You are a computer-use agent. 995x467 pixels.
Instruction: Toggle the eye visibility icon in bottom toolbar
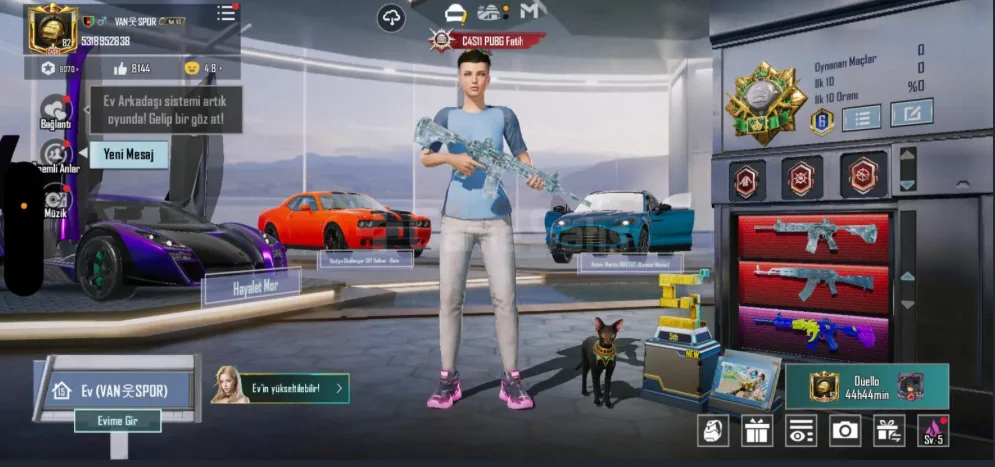pyautogui.click(x=801, y=430)
